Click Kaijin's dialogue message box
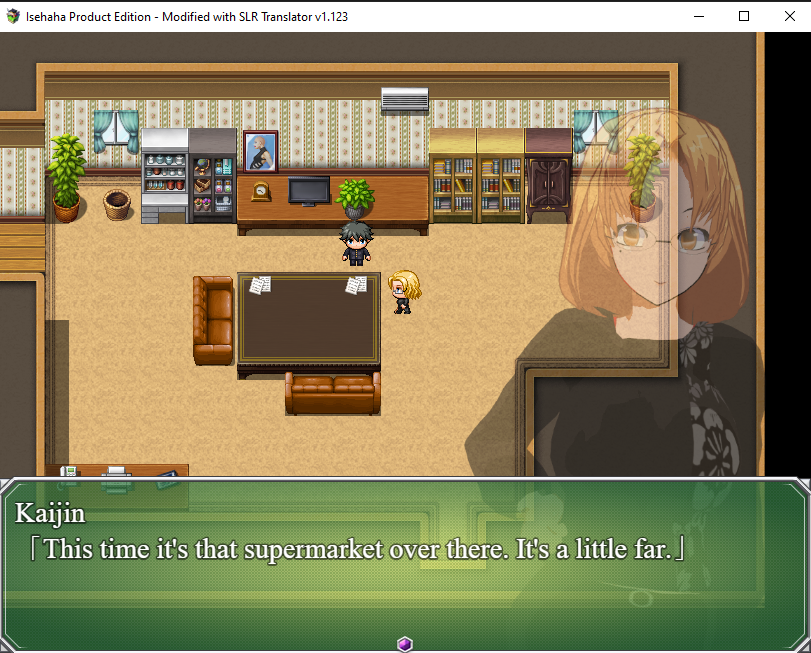 tap(405, 560)
